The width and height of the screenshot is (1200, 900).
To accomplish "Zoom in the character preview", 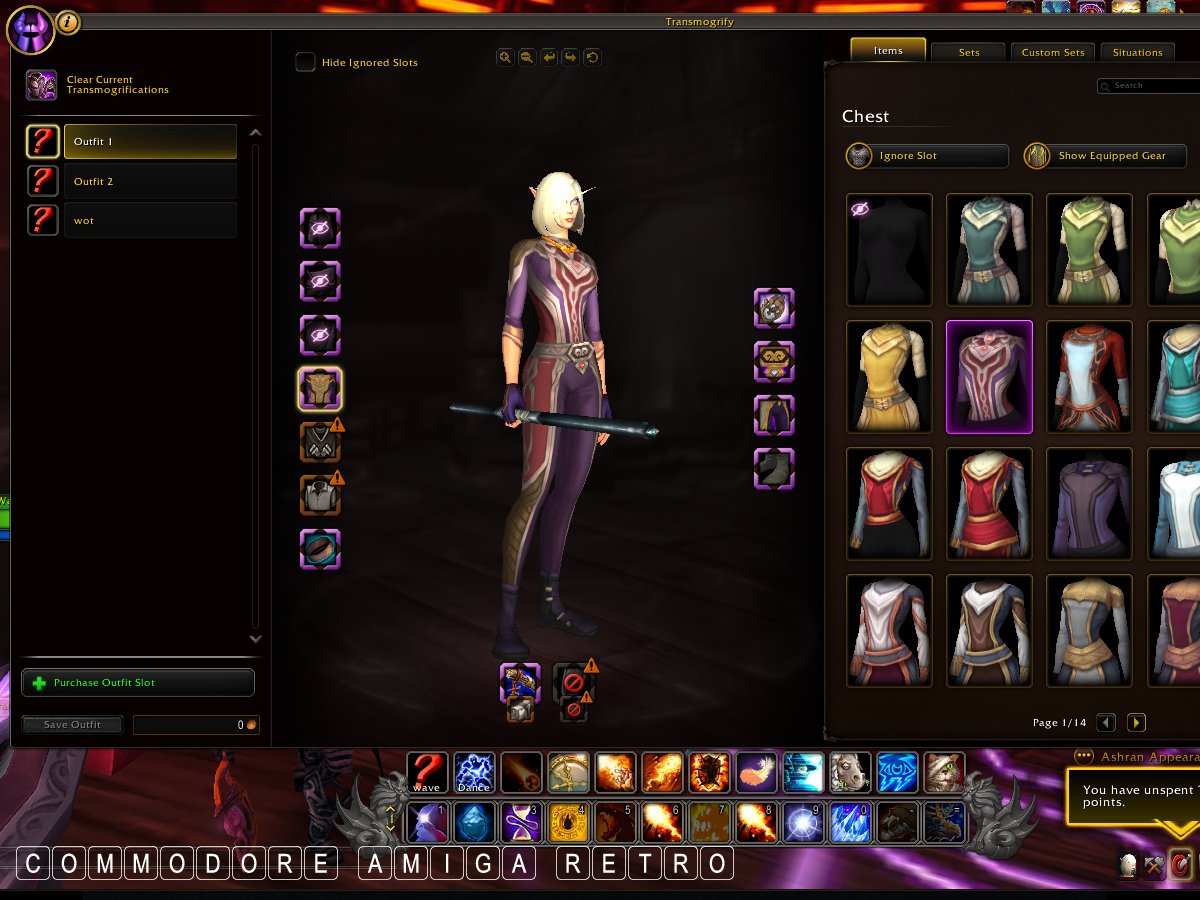I will [505, 58].
